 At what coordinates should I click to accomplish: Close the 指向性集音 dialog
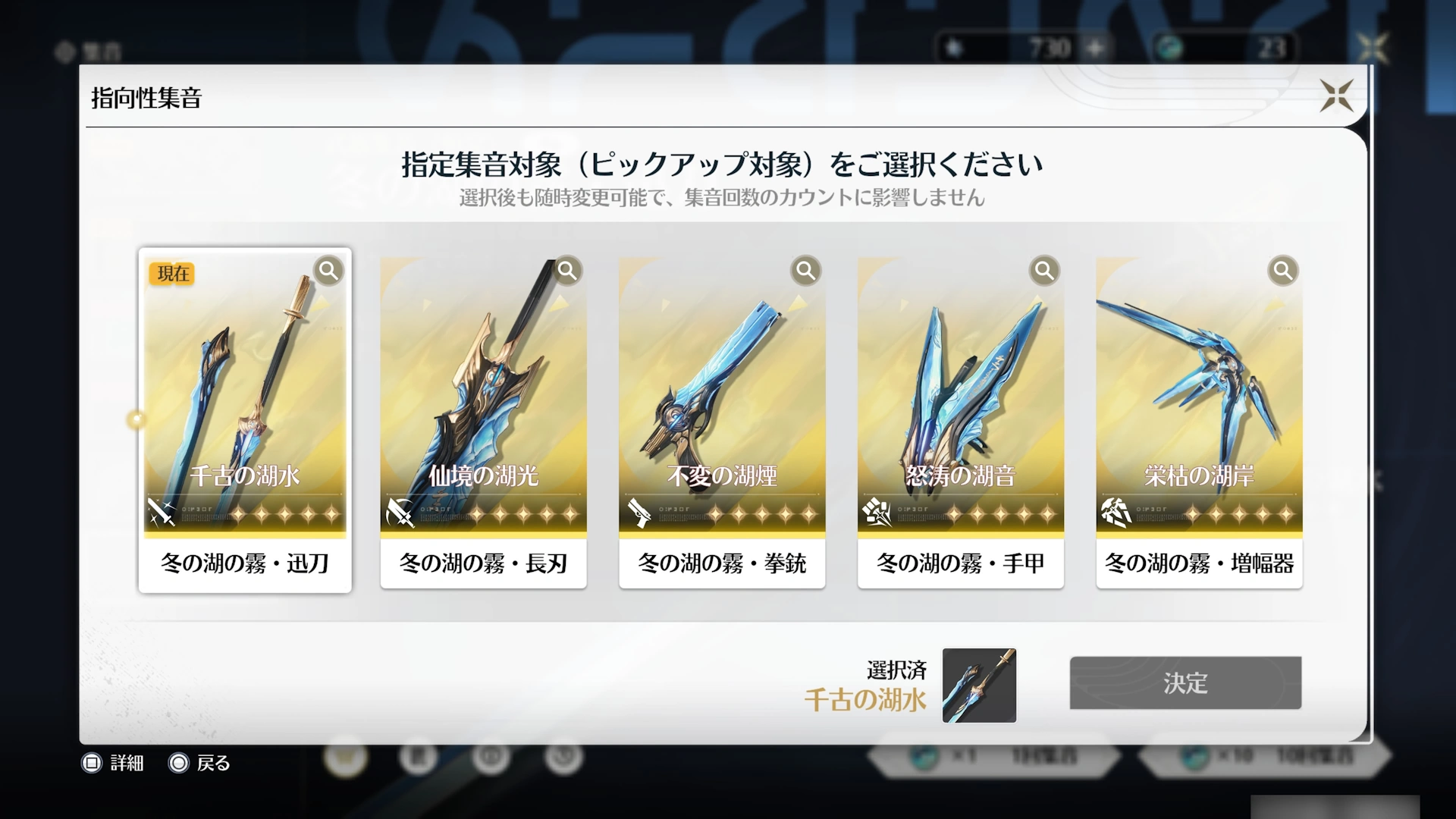(x=1336, y=96)
